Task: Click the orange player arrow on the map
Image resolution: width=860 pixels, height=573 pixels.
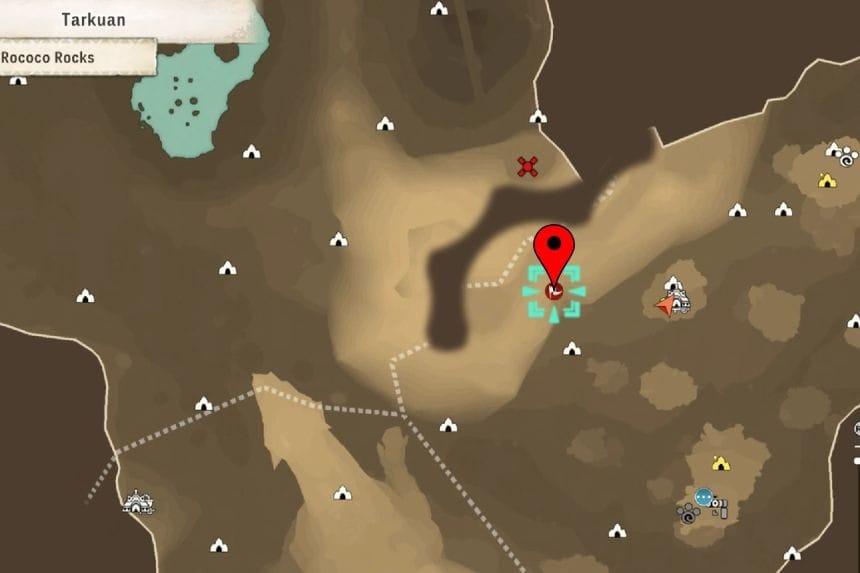Action: (665, 305)
